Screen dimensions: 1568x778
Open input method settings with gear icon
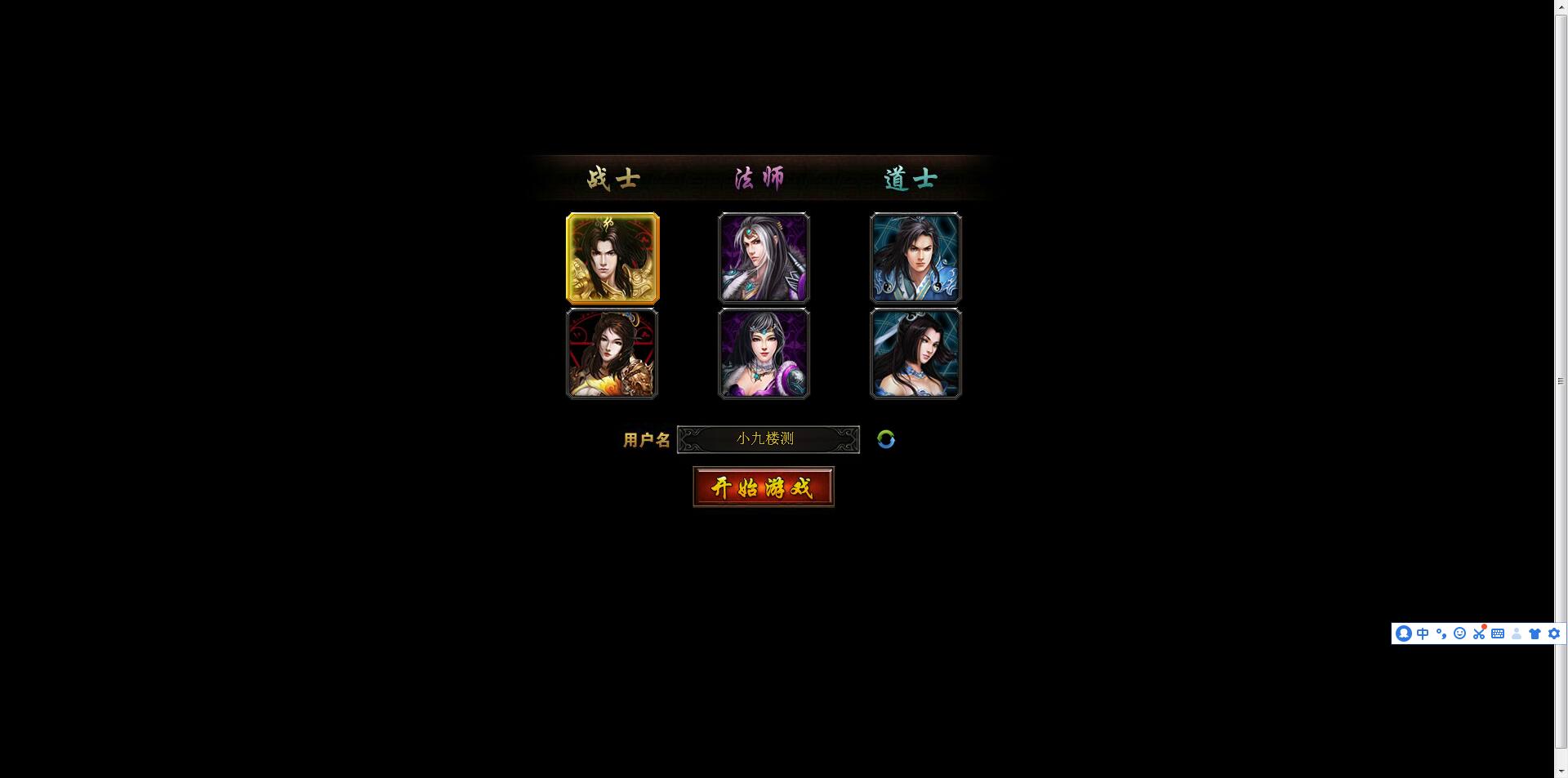click(x=1553, y=634)
